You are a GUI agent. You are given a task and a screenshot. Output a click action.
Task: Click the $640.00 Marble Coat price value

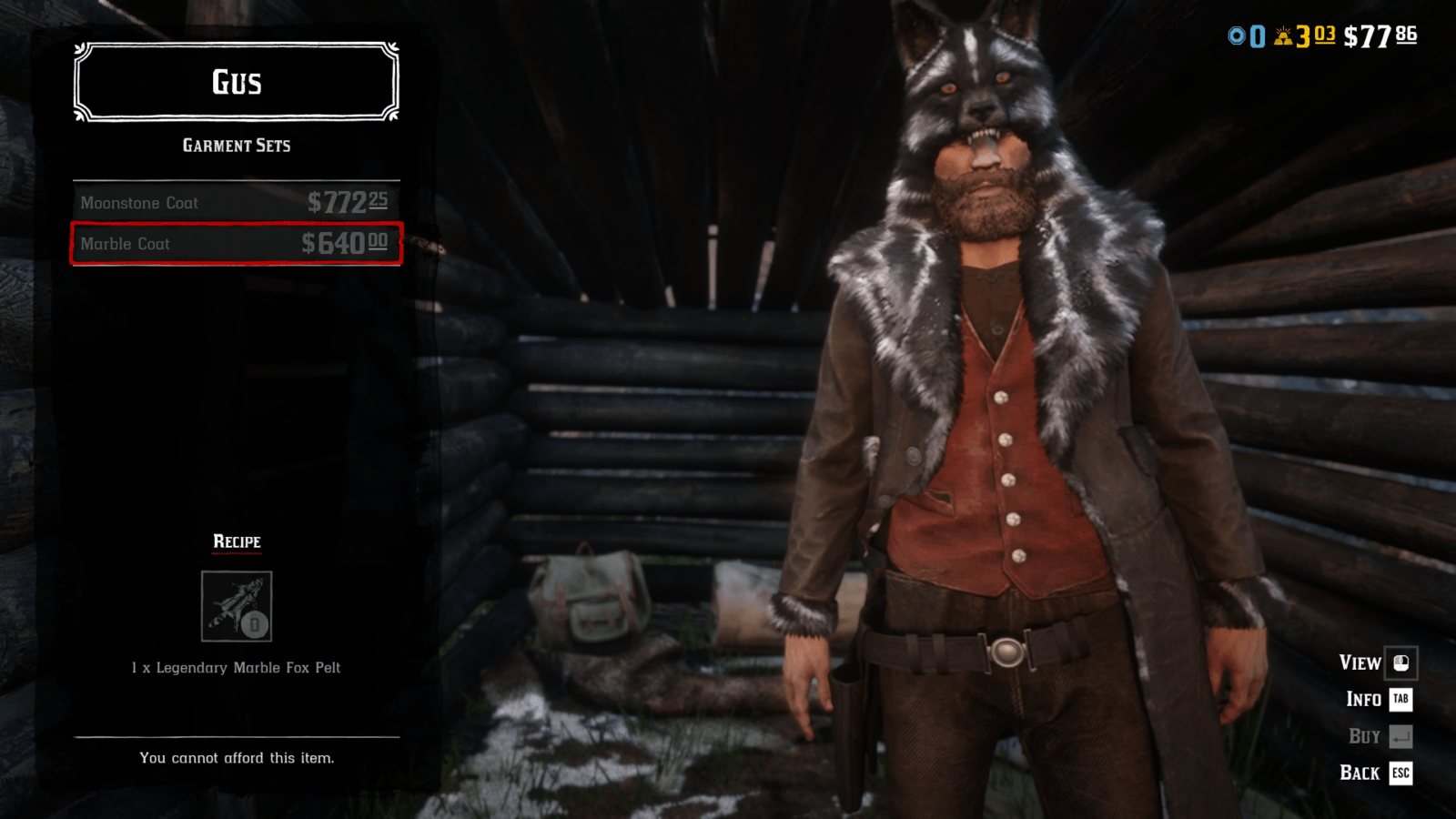pos(346,243)
